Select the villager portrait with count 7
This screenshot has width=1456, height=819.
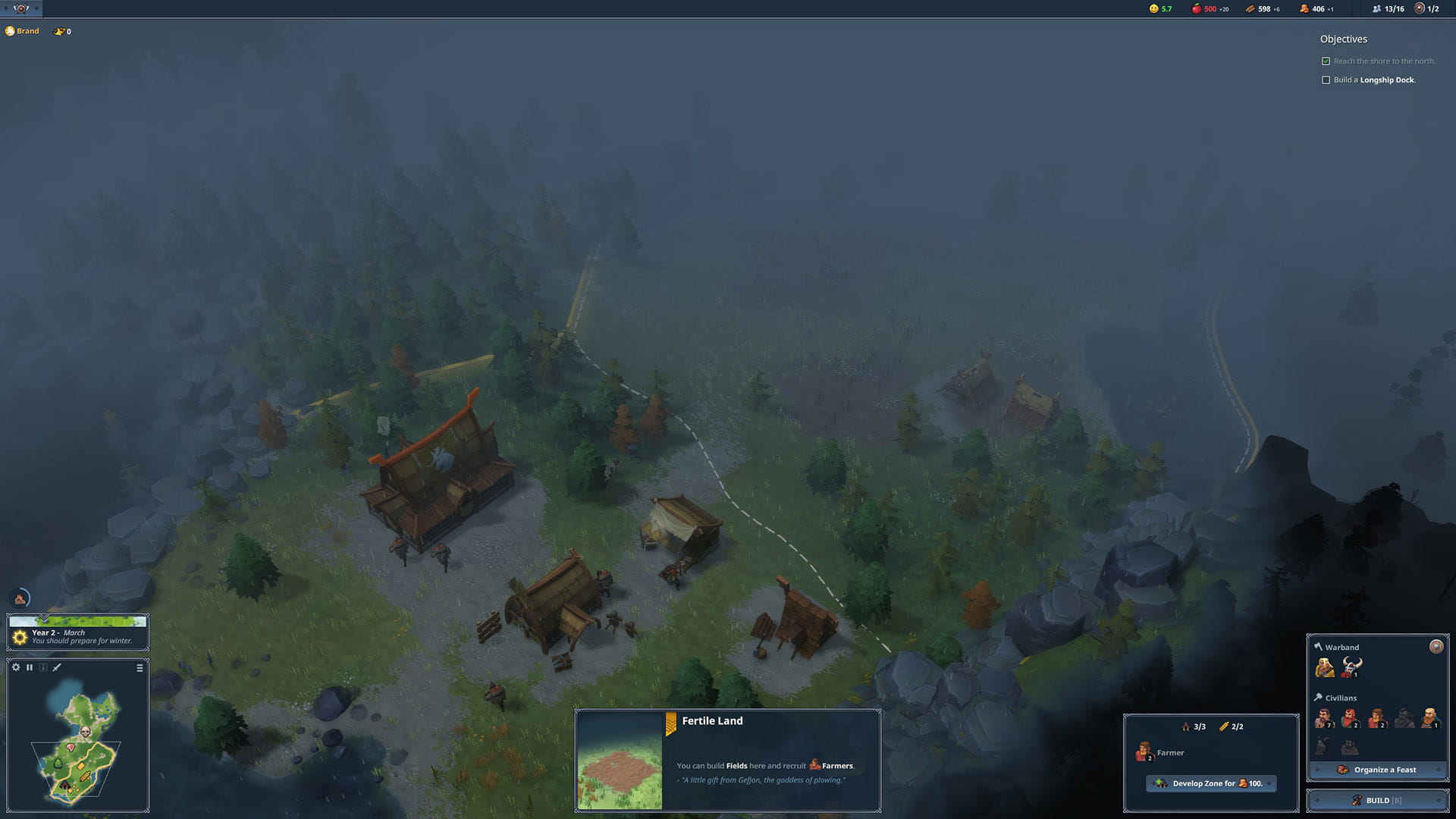(x=1324, y=717)
